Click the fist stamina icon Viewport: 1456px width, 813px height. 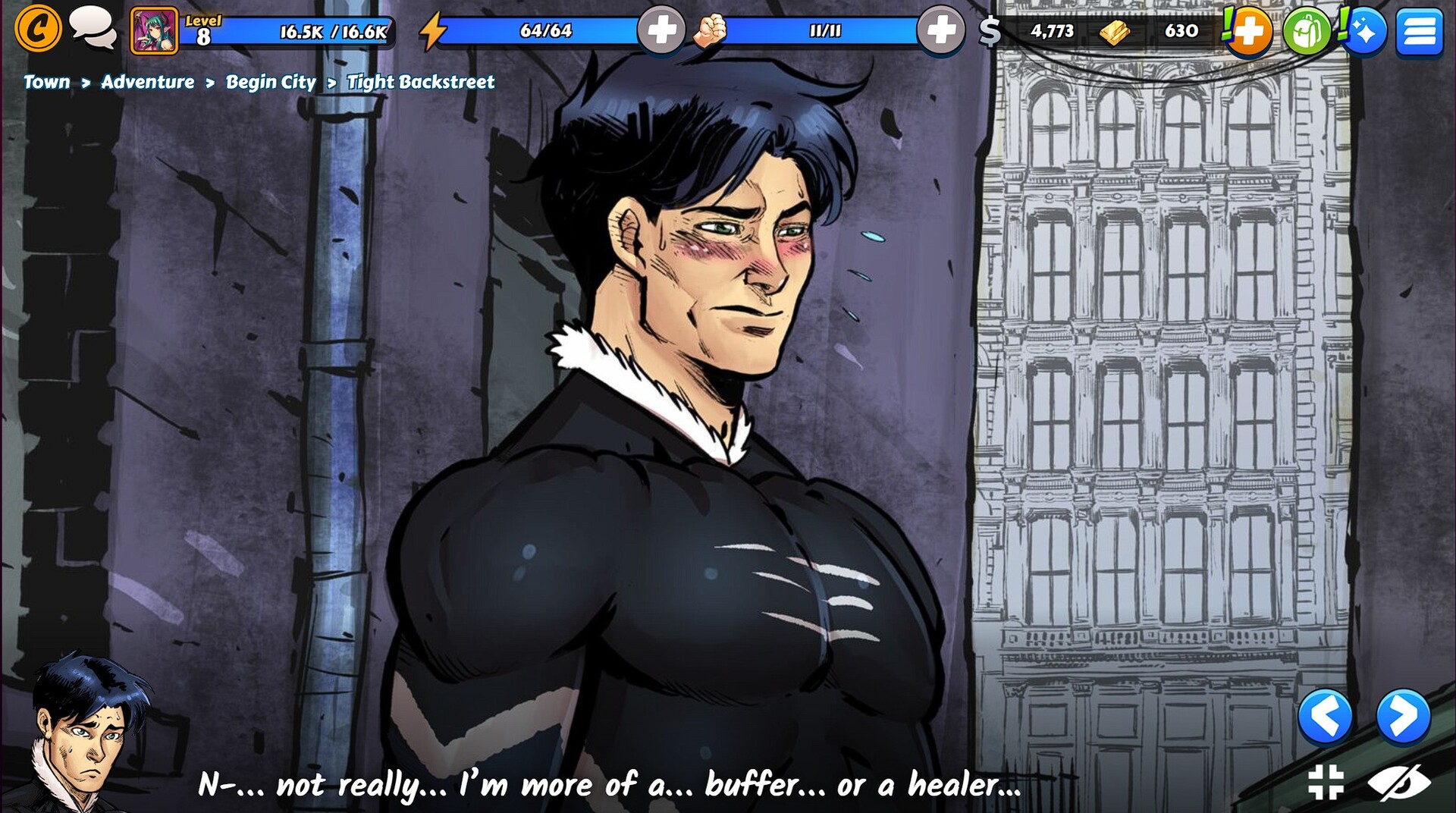tap(711, 30)
